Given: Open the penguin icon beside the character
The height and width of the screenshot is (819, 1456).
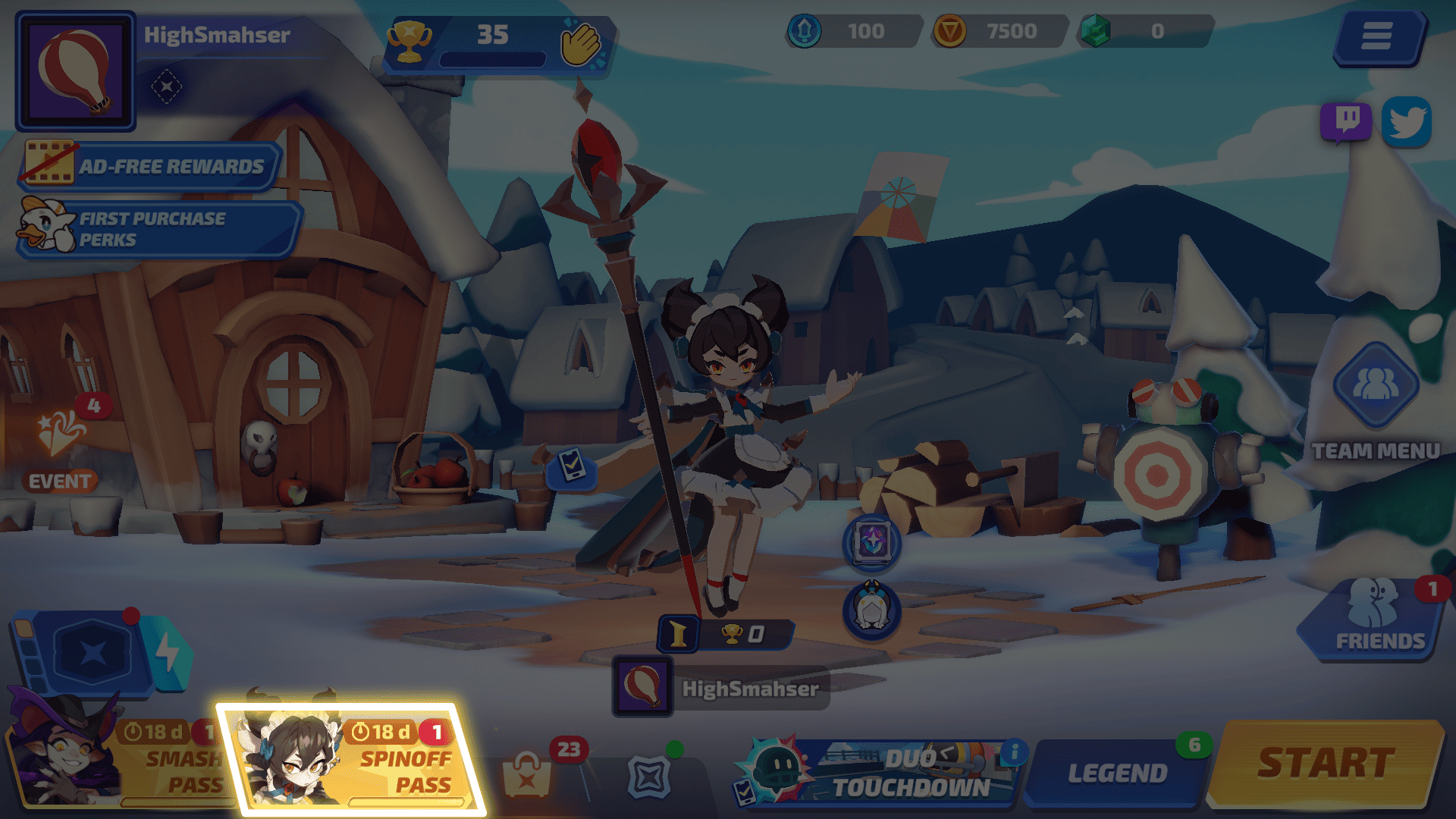Looking at the screenshot, I should tap(872, 610).
